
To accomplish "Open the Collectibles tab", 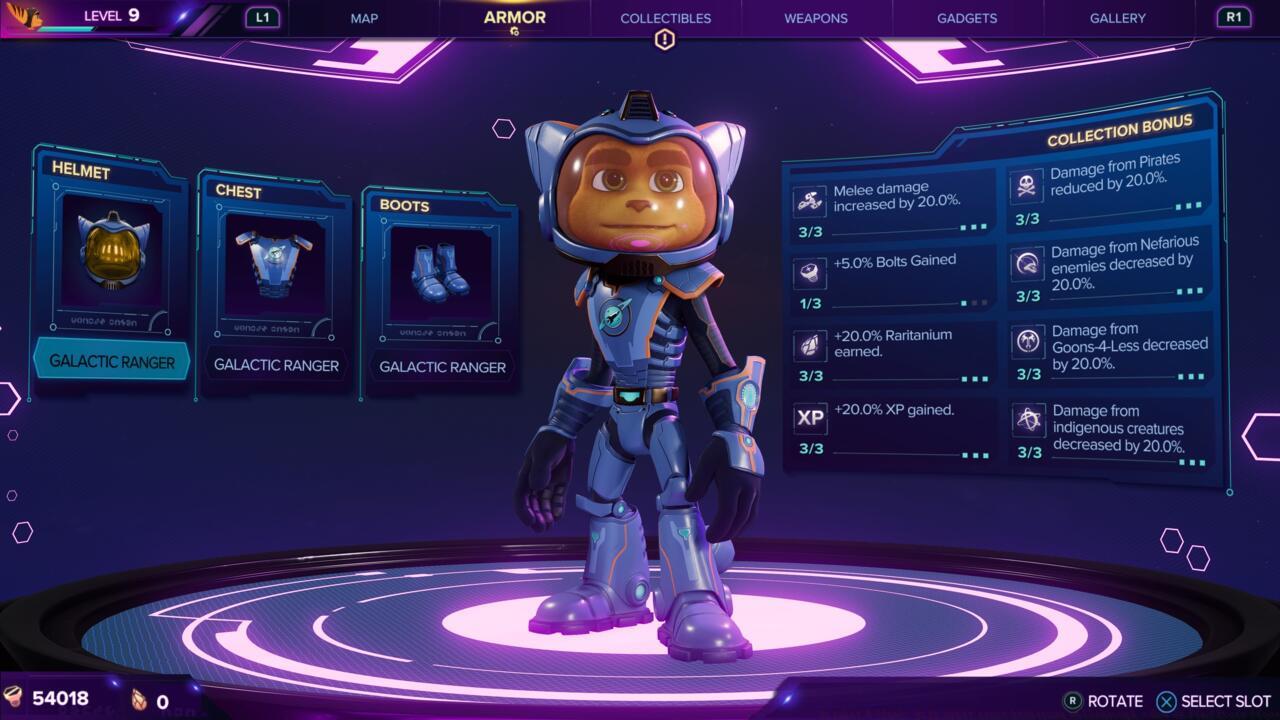I will [665, 18].
